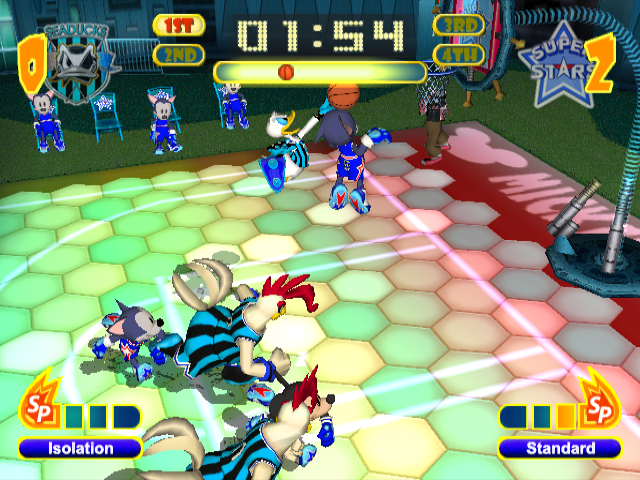Choose the Standard play label
The height and width of the screenshot is (480, 640).
560,448
